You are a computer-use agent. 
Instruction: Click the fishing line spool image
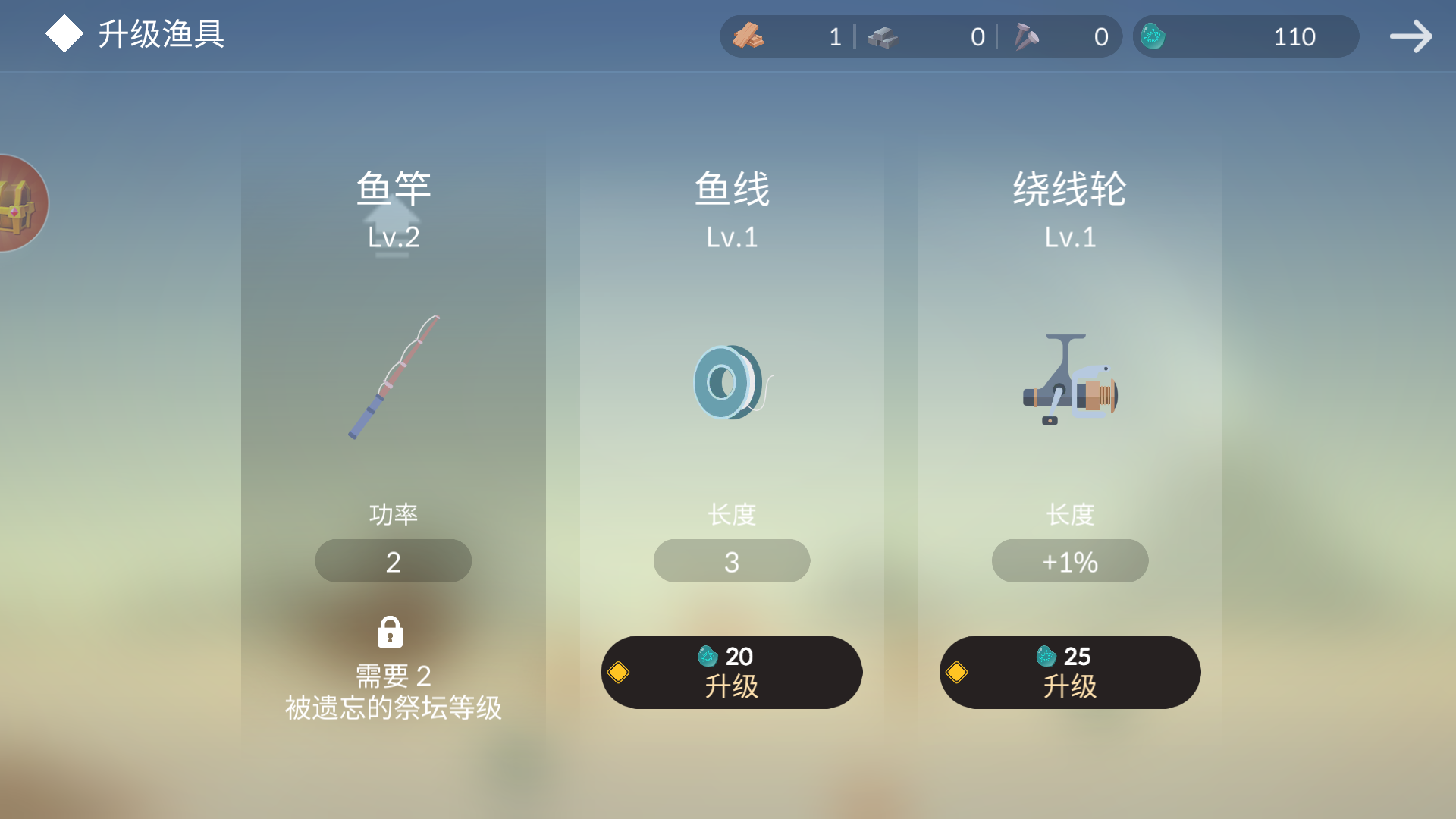(x=730, y=381)
